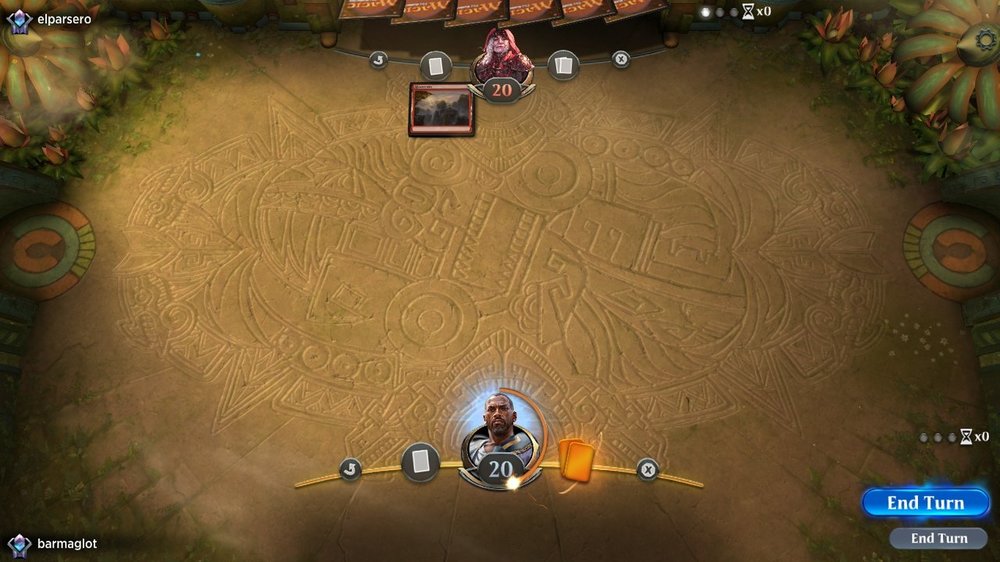Image resolution: width=1000 pixels, height=562 pixels.
Task: Open the settings gear menu
Action: tap(985, 41)
